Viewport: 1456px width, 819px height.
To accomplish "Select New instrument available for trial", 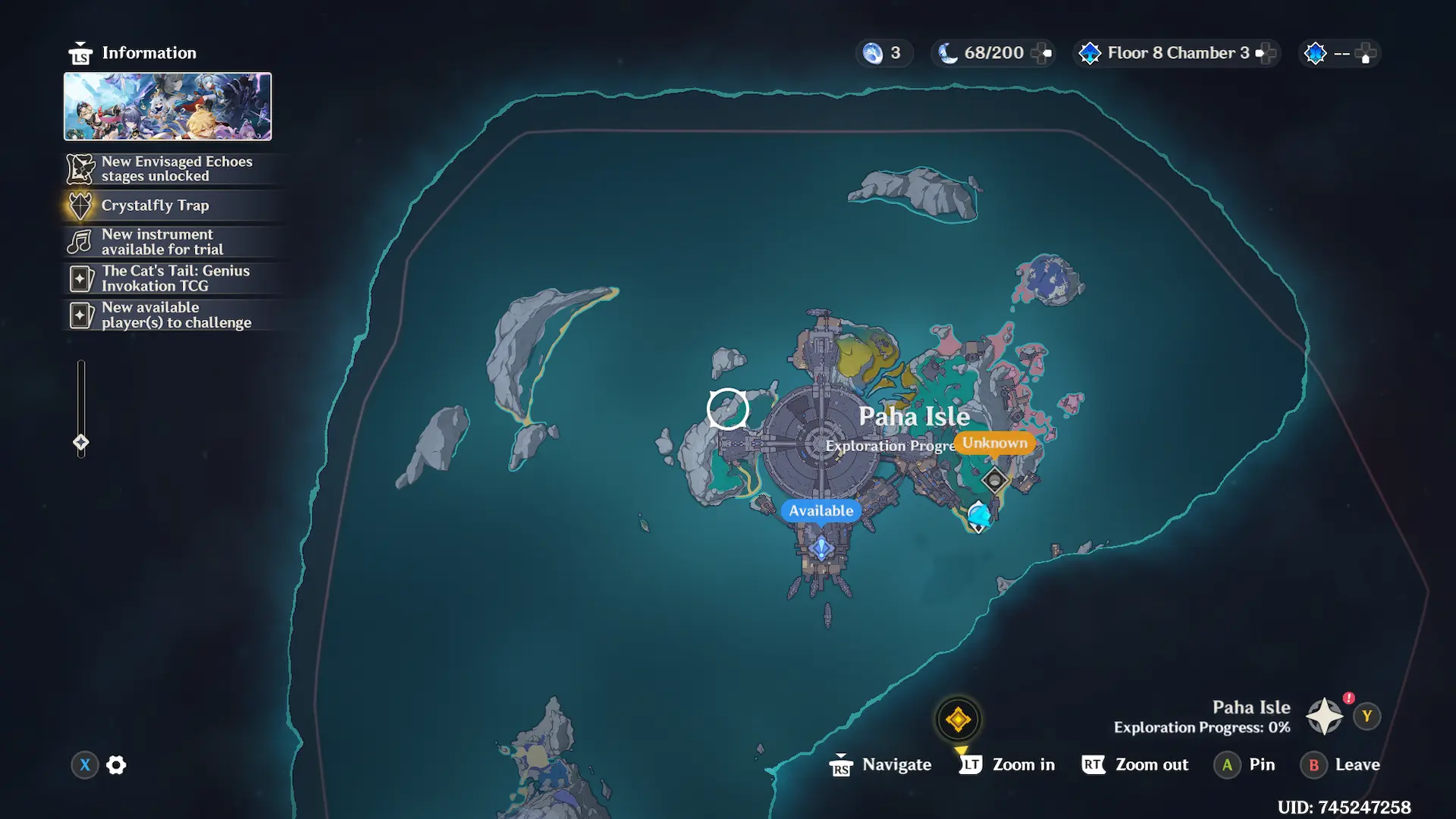I will (x=162, y=242).
